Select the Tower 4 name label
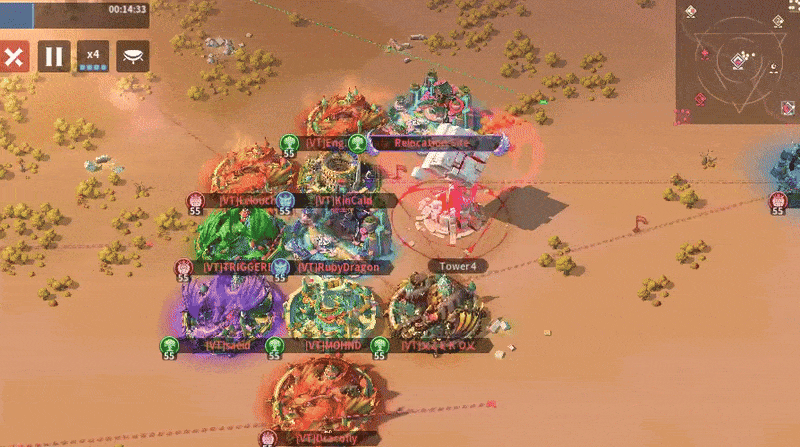This screenshot has height=447, width=800. coord(458,266)
